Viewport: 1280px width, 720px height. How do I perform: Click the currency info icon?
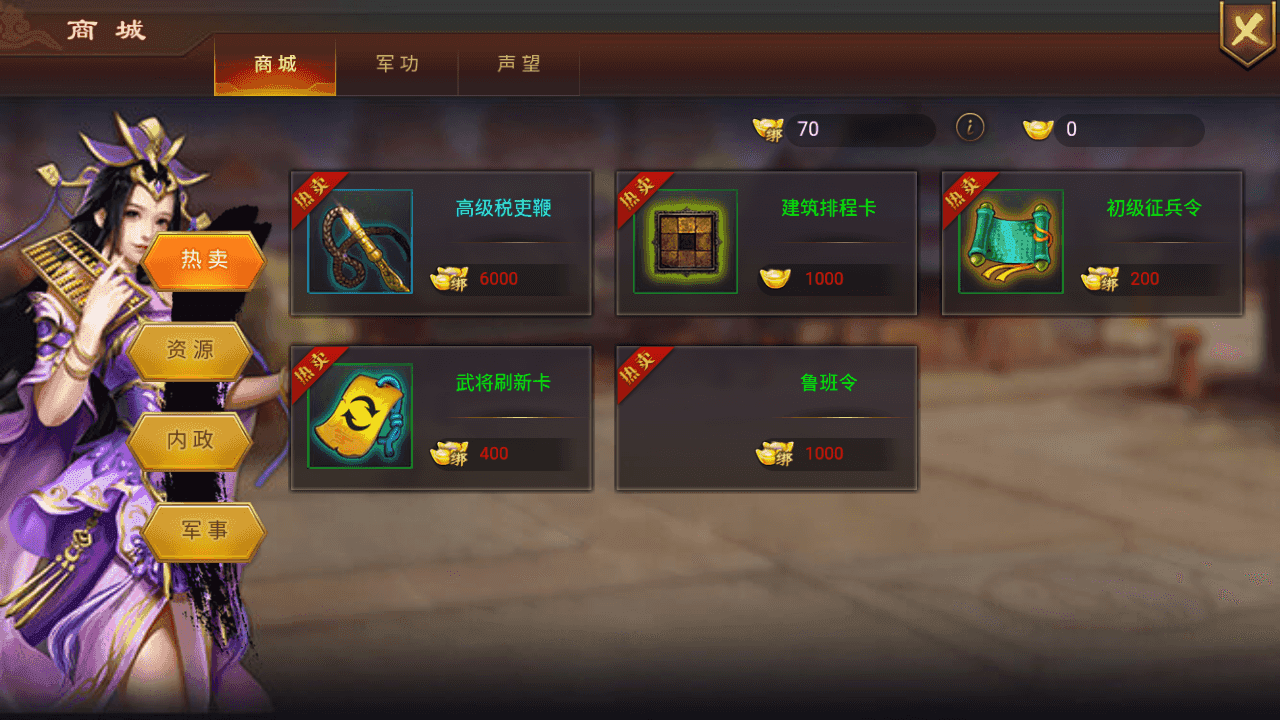(970, 128)
